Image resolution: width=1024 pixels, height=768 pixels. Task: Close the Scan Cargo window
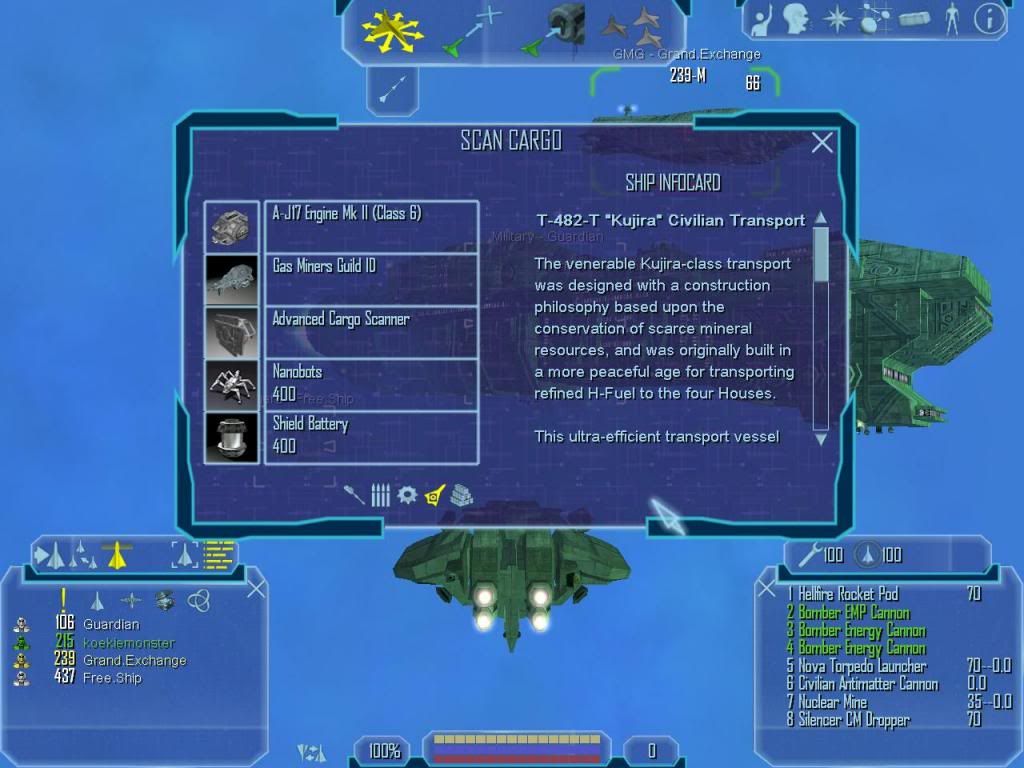pyautogui.click(x=822, y=143)
